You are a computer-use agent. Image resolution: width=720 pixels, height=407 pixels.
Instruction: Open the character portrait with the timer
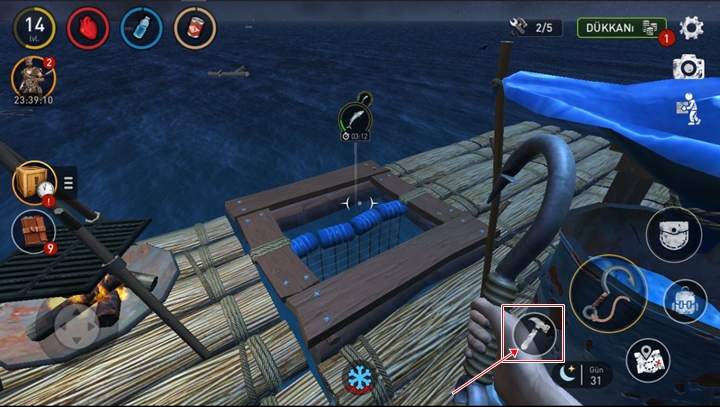[x=33, y=77]
